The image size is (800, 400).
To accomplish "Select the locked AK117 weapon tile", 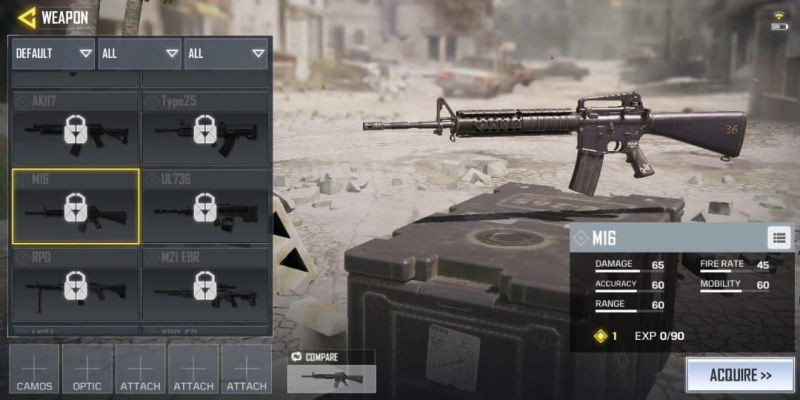I will point(75,128).
